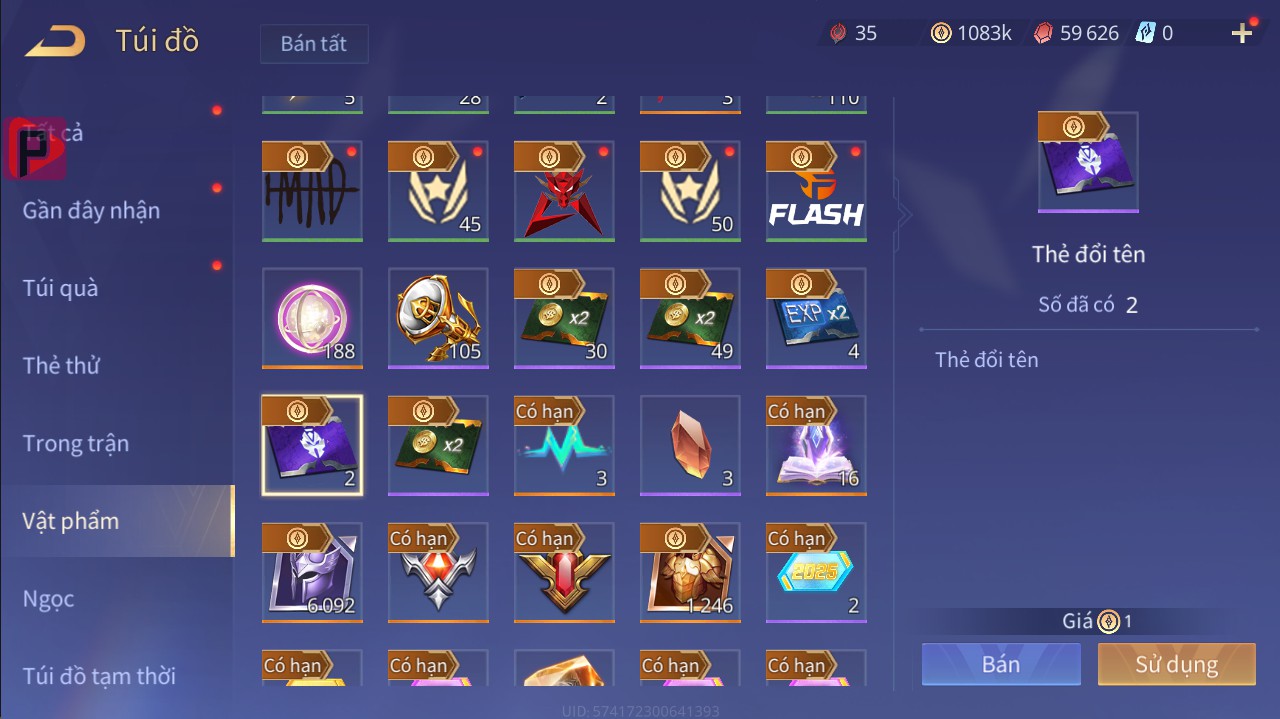The image size is (1280, 719).
Task: Select the Thẻ thử category
Action: (61, 365)
